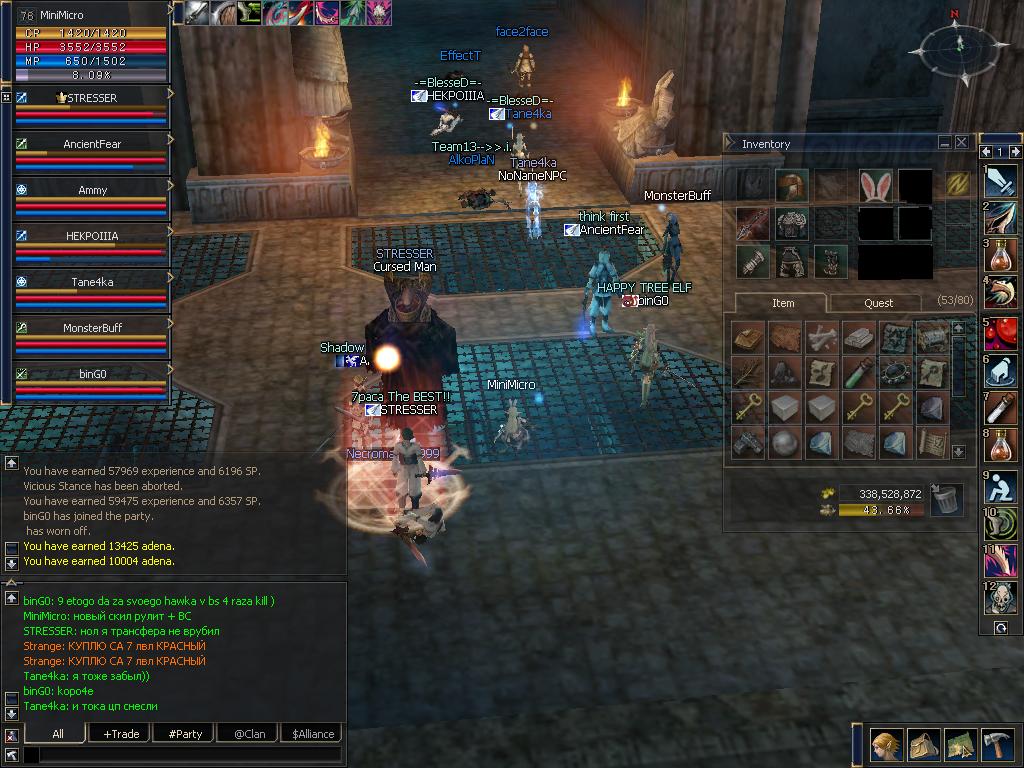Switch to the Quest tab in Inventory
Viewport: 1024px width, 768px height.
point(878,303)
